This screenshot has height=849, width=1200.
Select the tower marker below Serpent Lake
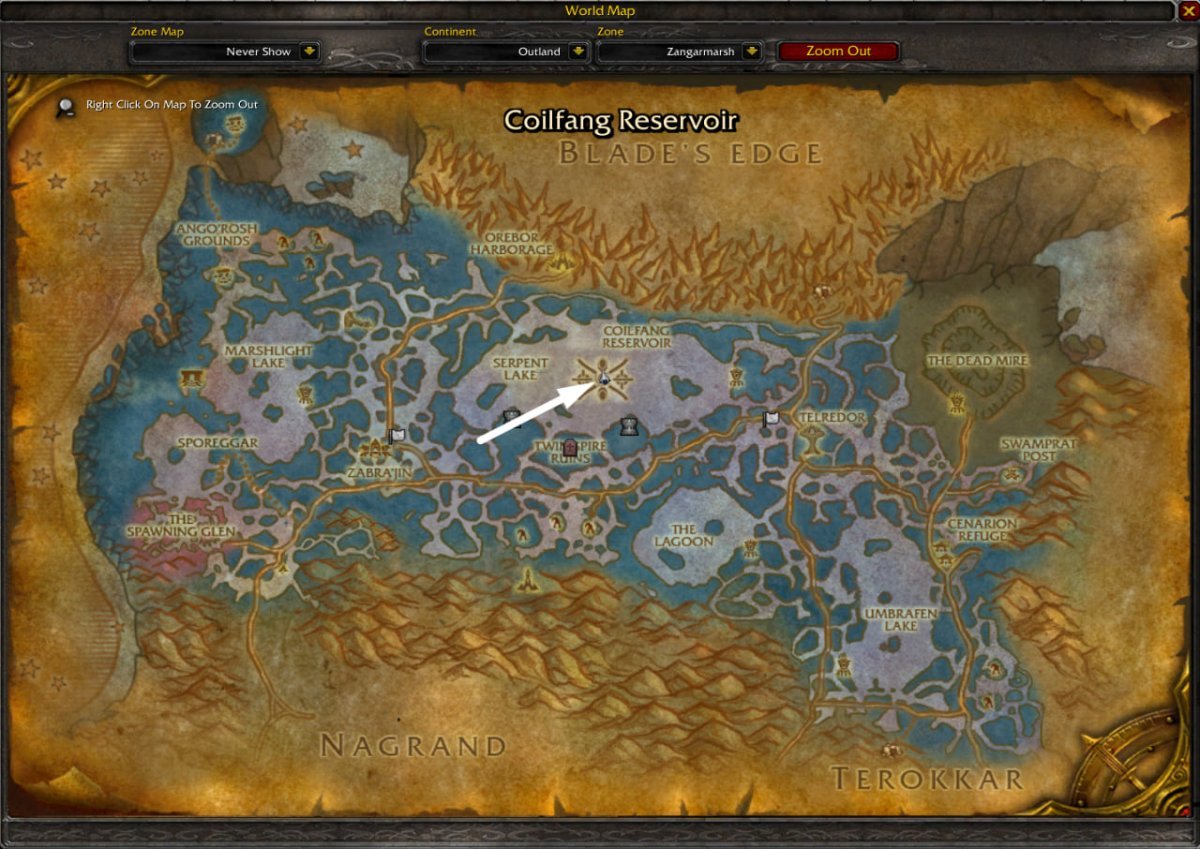point(512,416)
